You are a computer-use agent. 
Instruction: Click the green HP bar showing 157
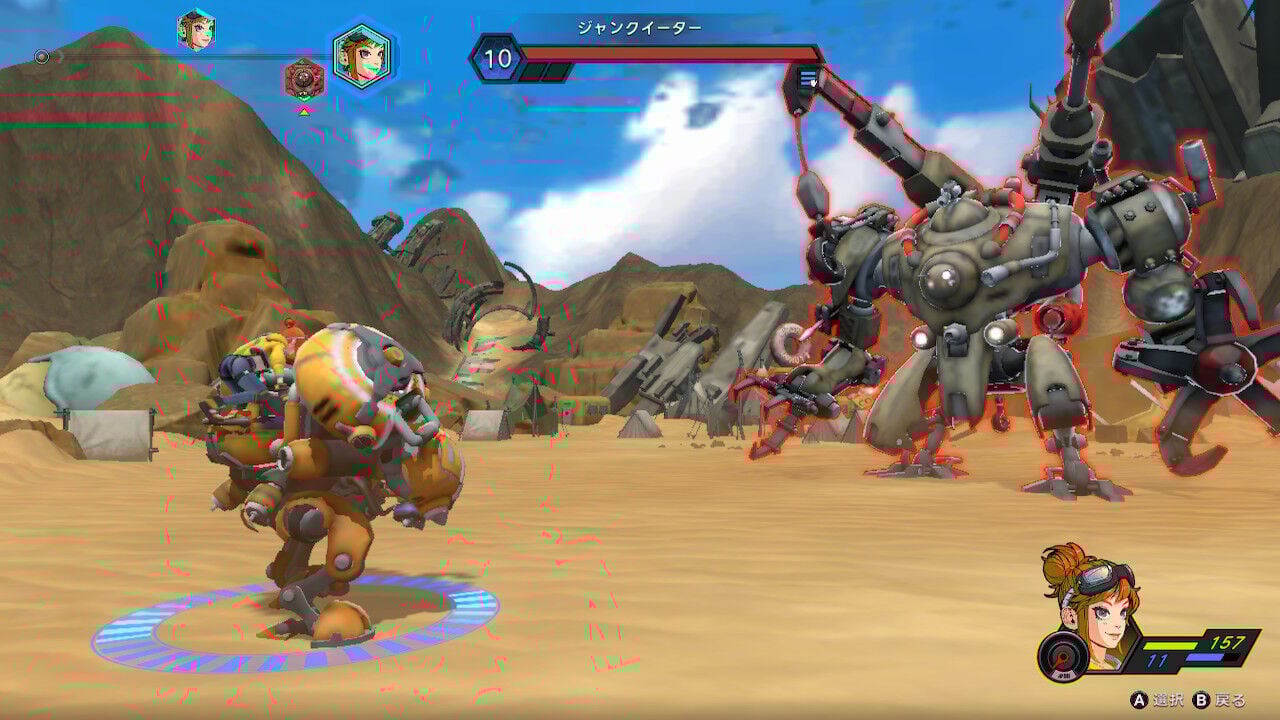(x=1170, y=645)
